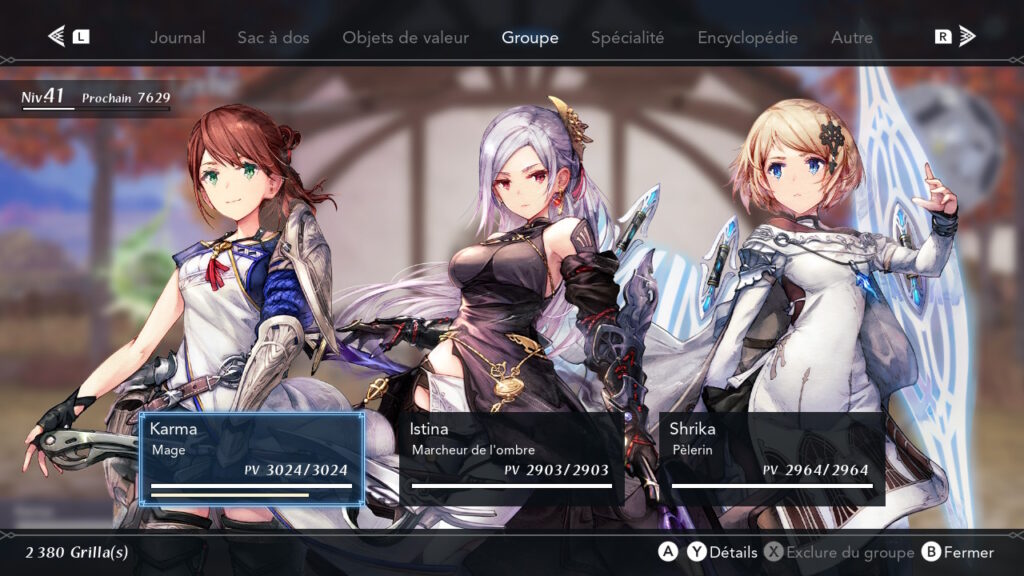Viewport: 1024px width, 576px height.
Task: Switch to the Autre tab
Action: tap(851, 38)
